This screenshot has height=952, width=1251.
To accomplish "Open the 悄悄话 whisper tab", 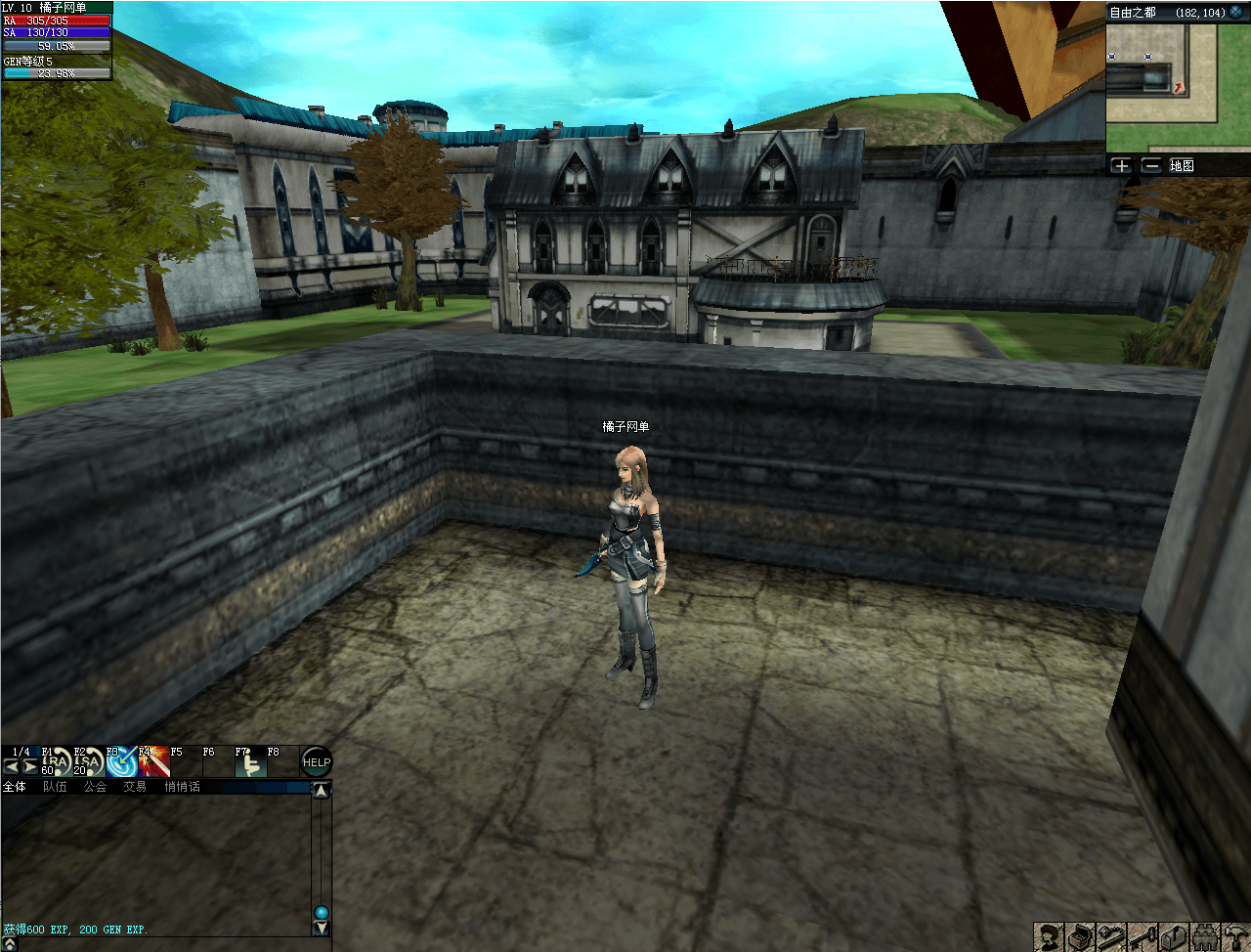I will [182, 787].
